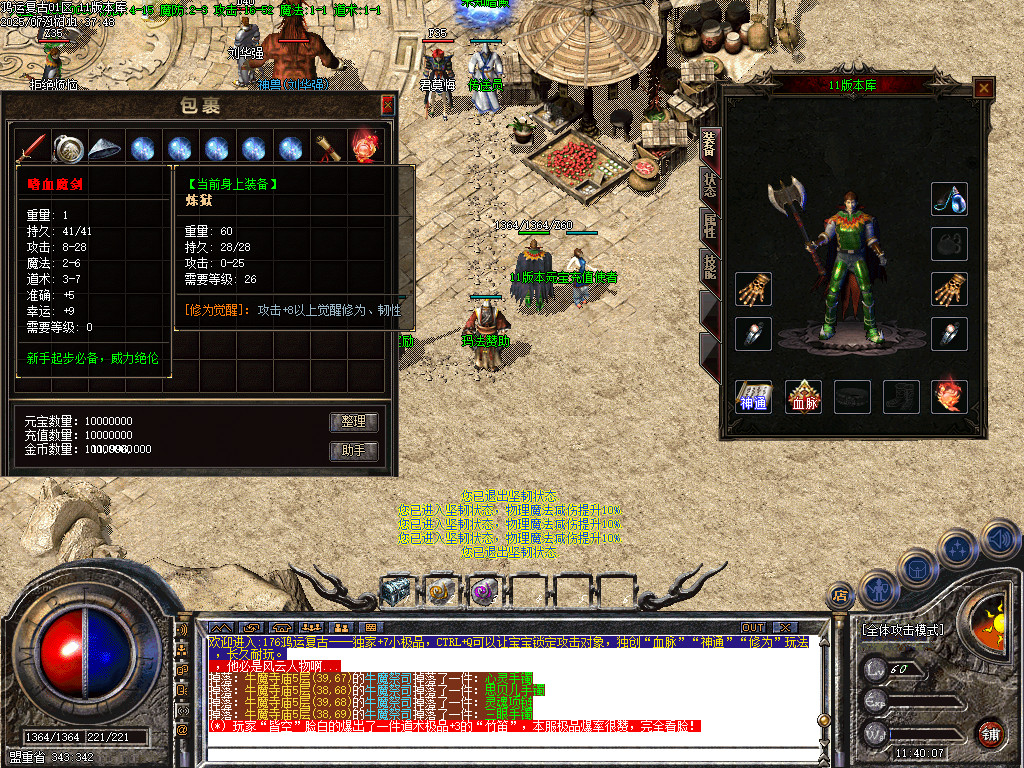
Task: Toggle sound with the speaker button
Action: click(x=999, y=541)
